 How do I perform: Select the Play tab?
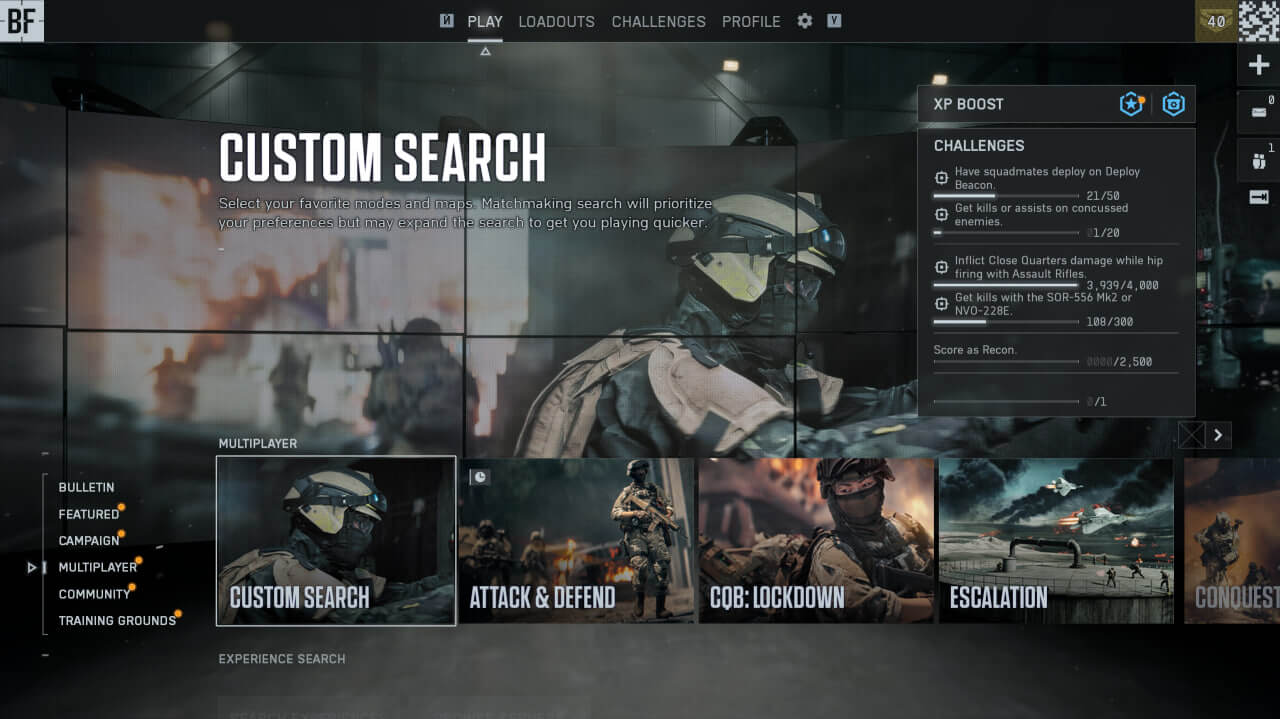coord(485,21)
